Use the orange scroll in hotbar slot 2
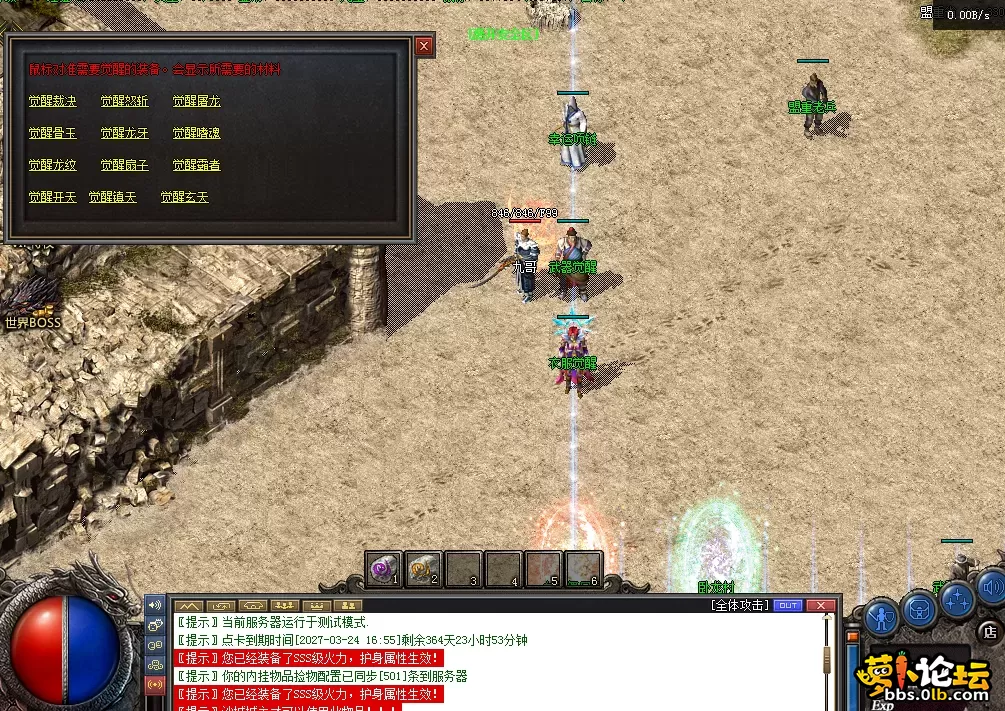This screenshot has height=711, width=1005. 423,569
